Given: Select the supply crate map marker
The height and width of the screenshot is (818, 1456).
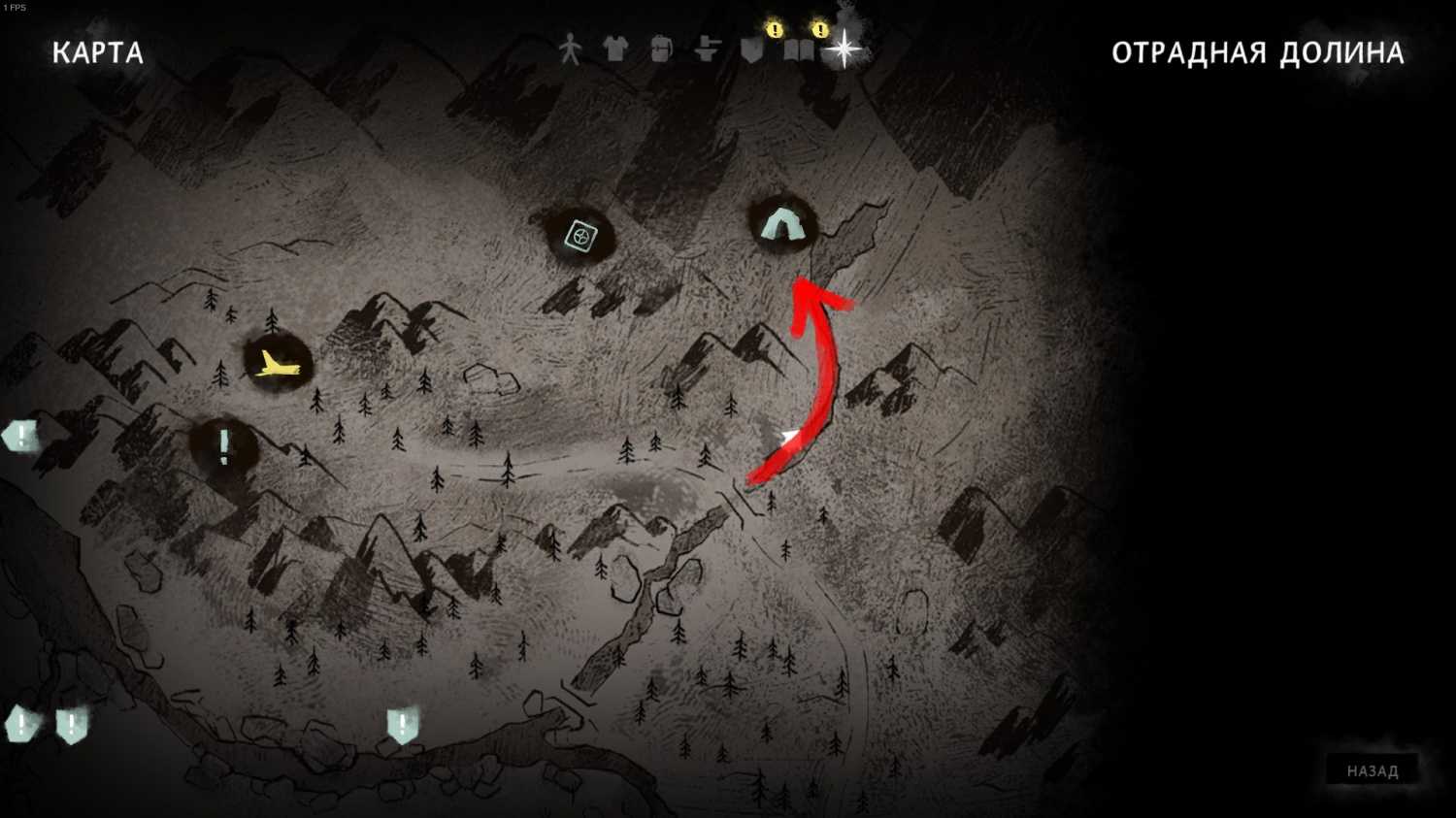Looking at the screenshot, I should coord(579,235).
